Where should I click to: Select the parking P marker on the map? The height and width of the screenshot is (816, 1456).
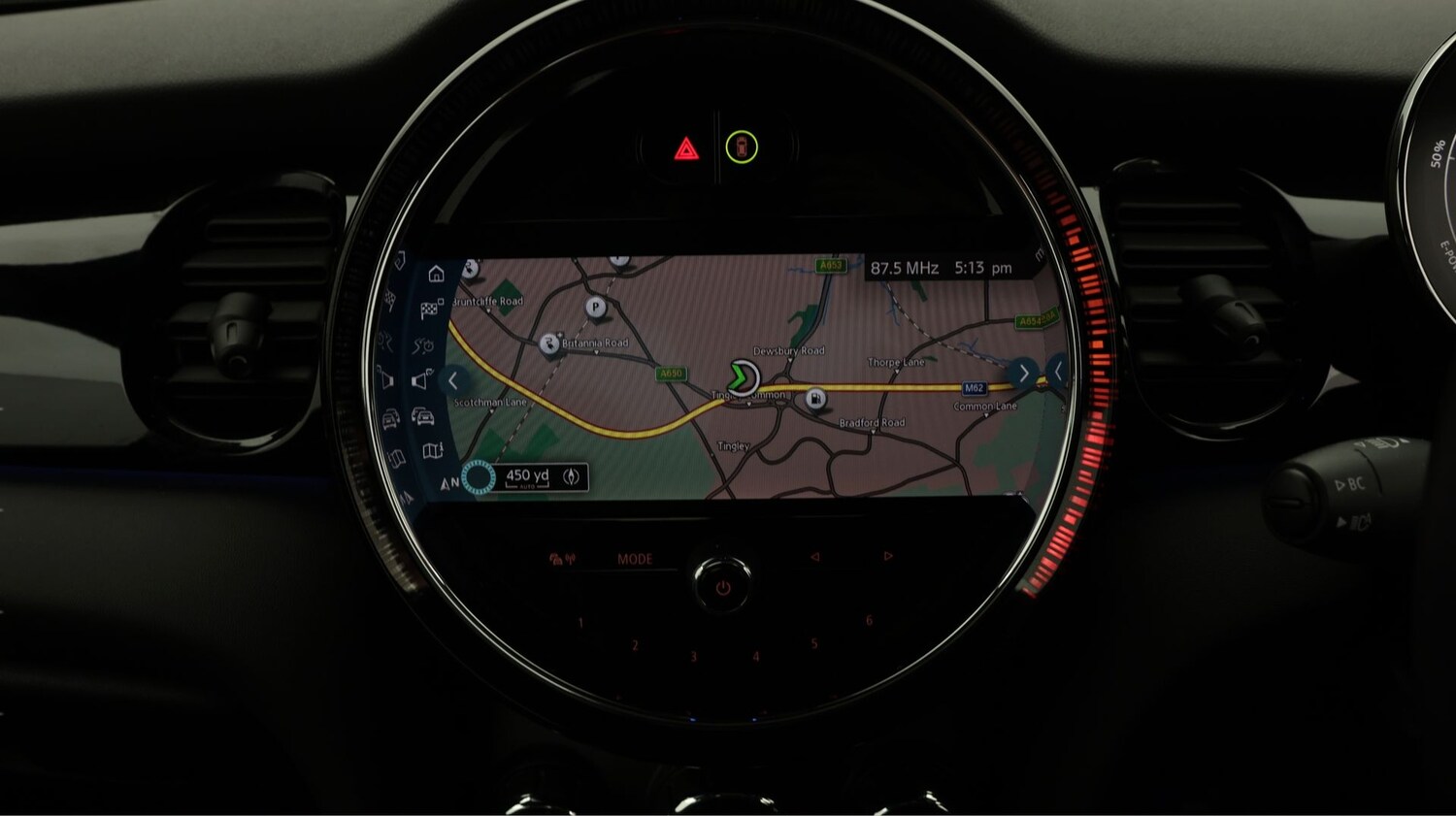(596, 308)
